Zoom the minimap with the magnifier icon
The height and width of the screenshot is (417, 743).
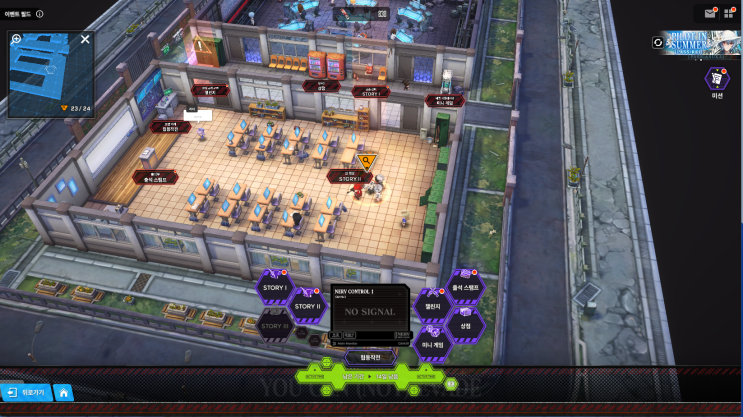[x=16, y=39]
